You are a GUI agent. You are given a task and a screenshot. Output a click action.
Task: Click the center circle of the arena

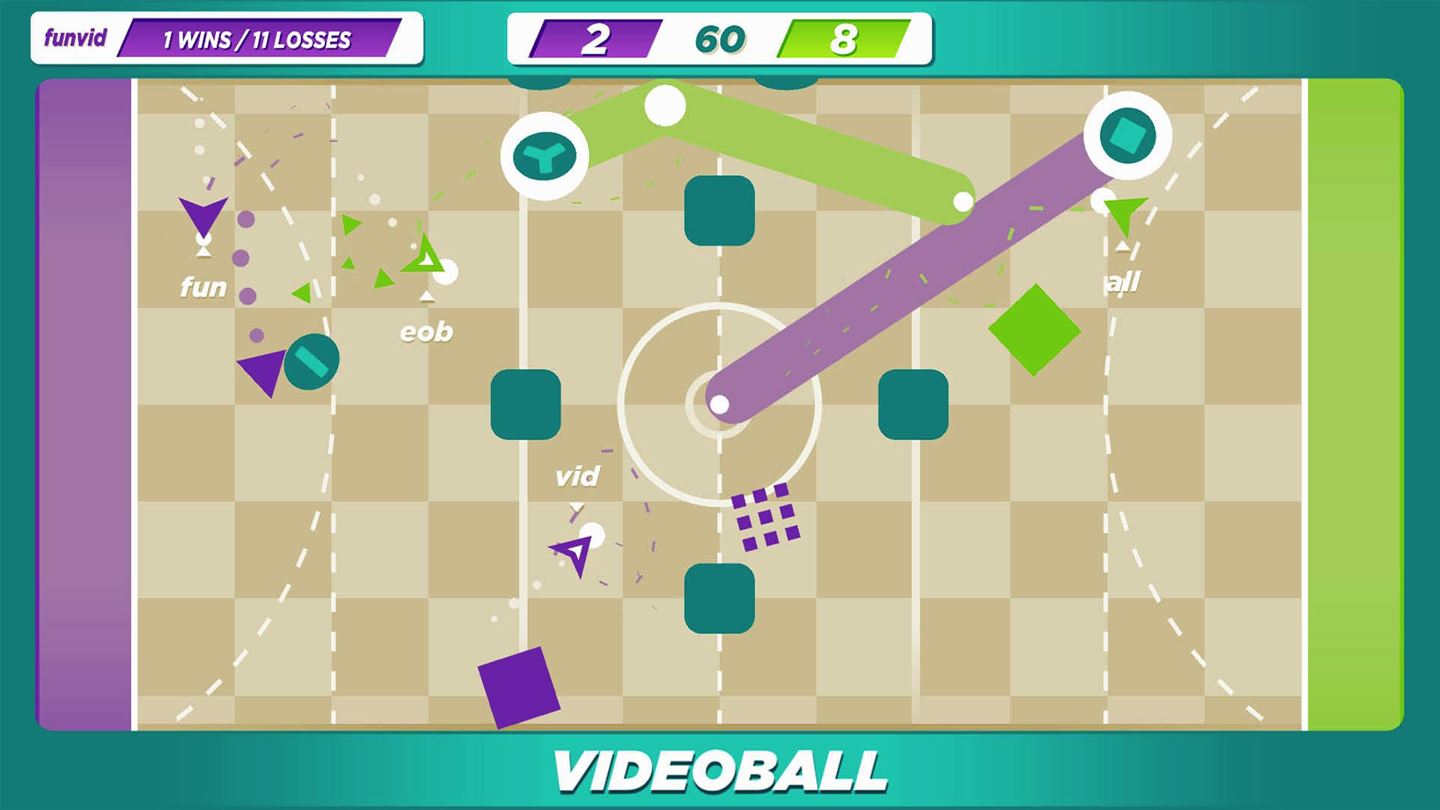tap(720, 405)
